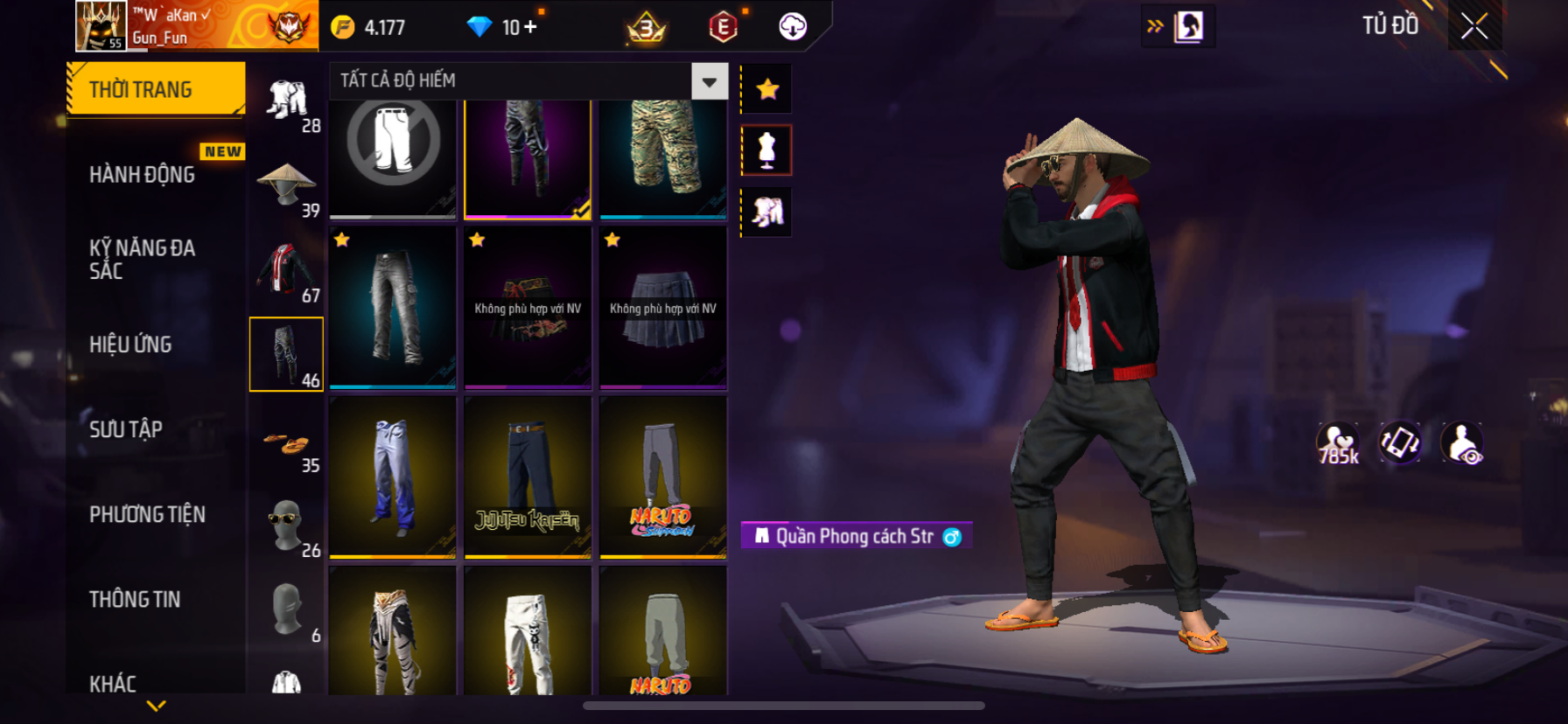The image size is (1568, 724).
Task: Add diamonds with the plus button
Action: coord(530,27)
